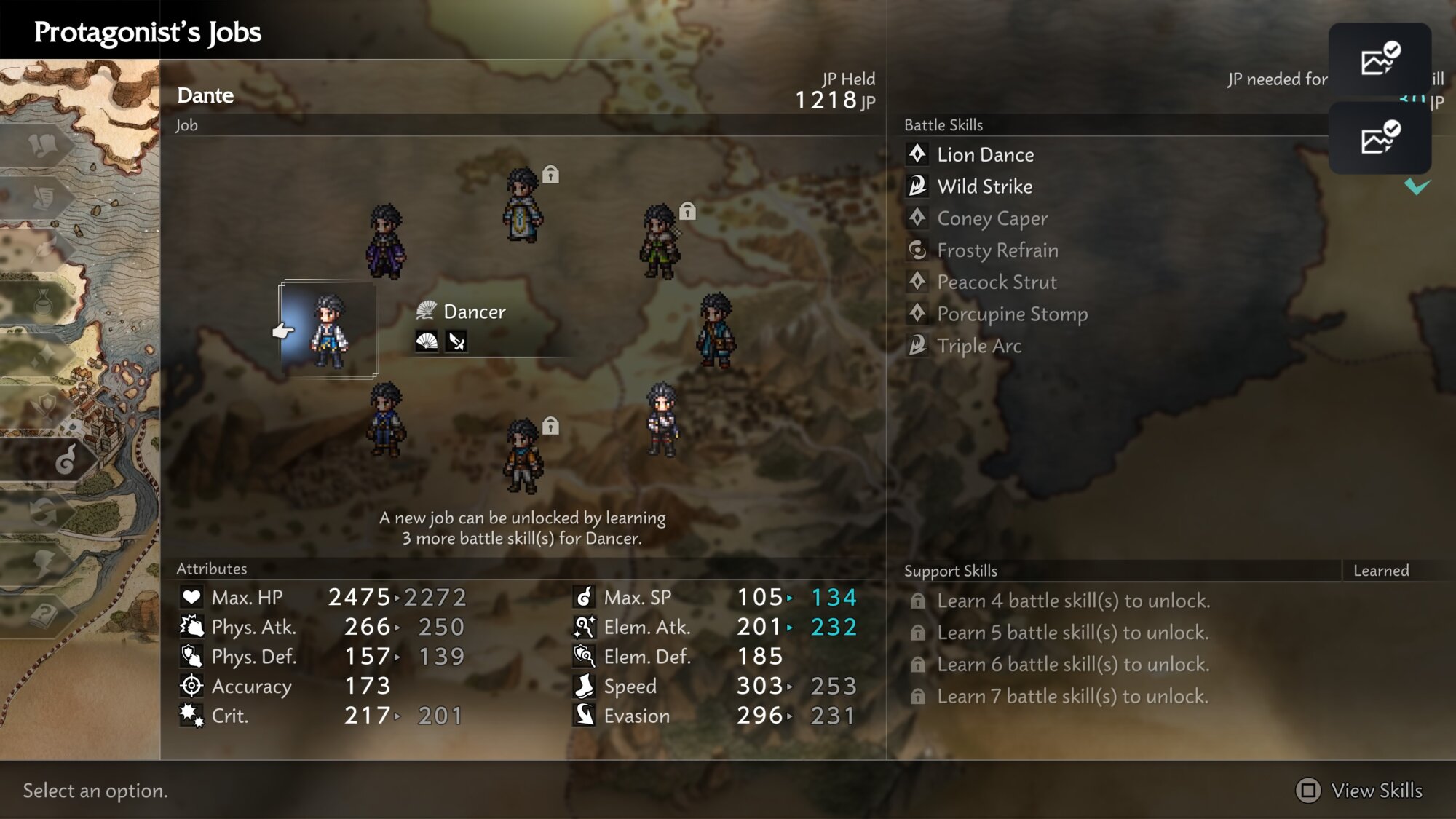The width and height of the screenshot is (1456, 819).
Task: Pick the Triple Arc skill
Action: 979,347
